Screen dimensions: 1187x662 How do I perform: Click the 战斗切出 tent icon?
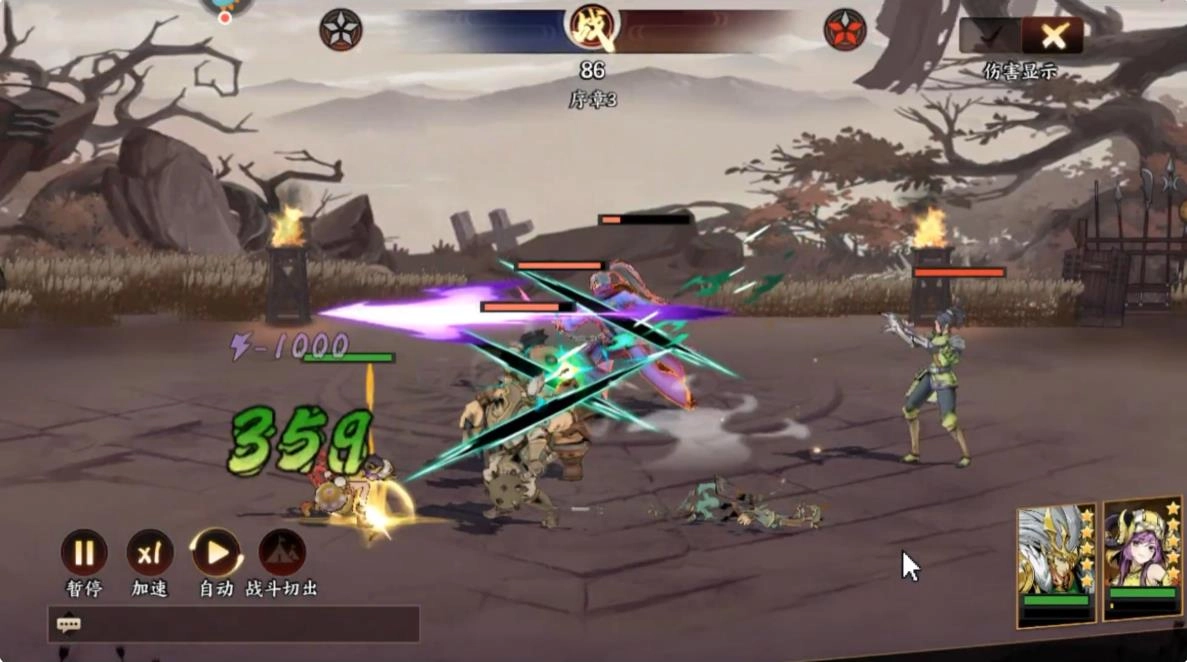pyautogui.click(x=282, y=553)
